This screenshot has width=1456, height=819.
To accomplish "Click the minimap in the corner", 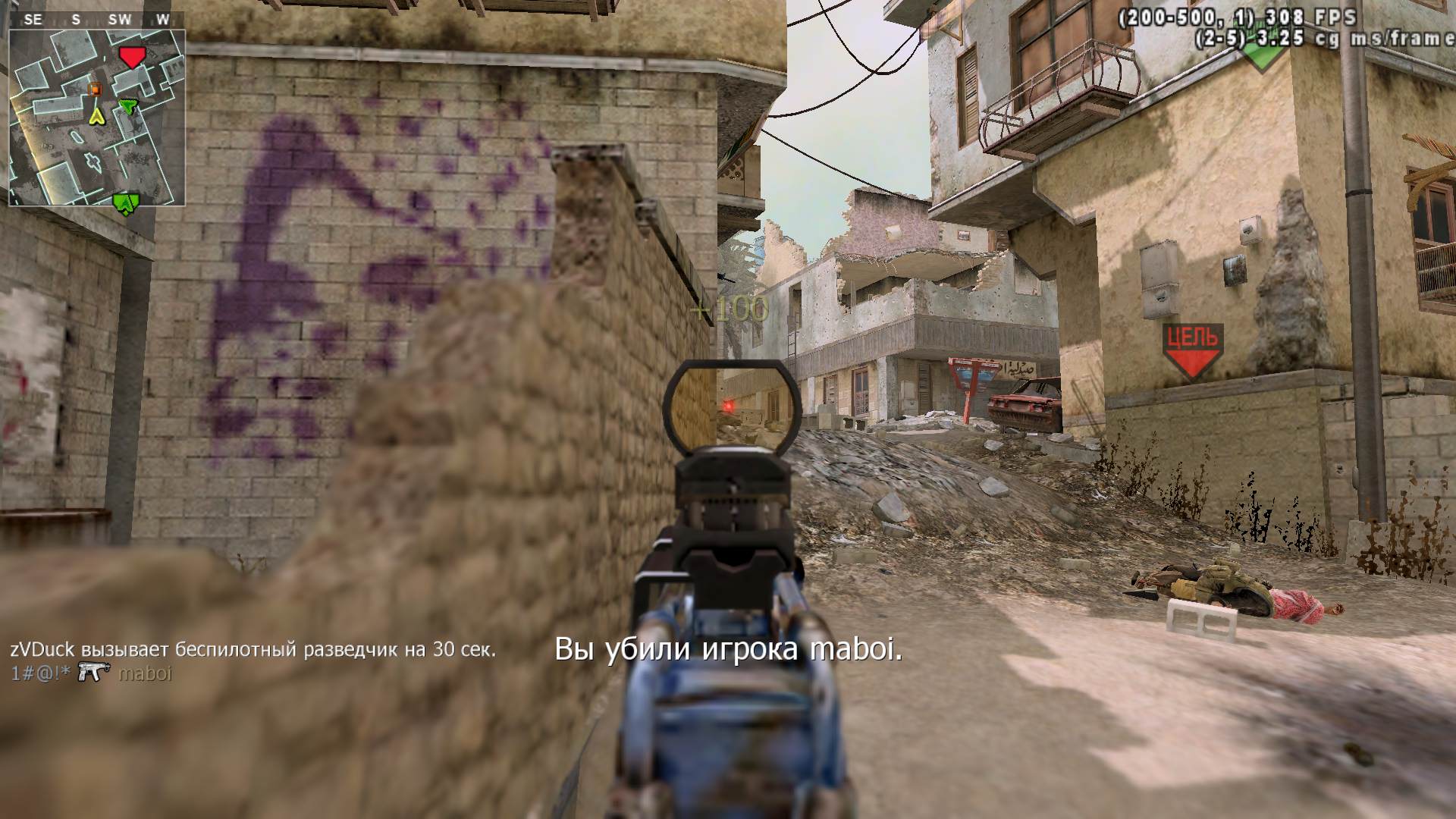I will pyautogui.click(x=97, y=118).
